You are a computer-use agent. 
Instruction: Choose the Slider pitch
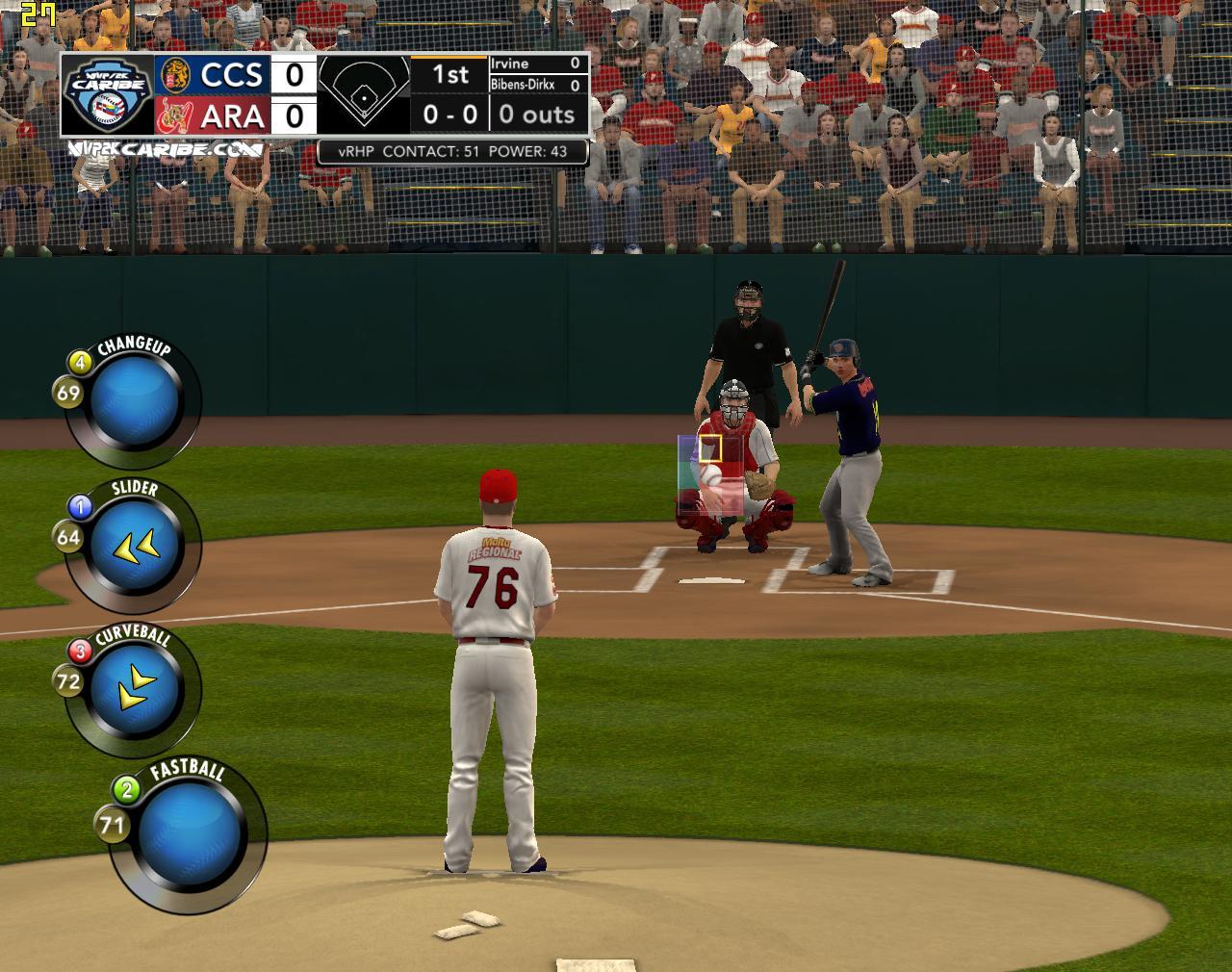tap(138, 546)
